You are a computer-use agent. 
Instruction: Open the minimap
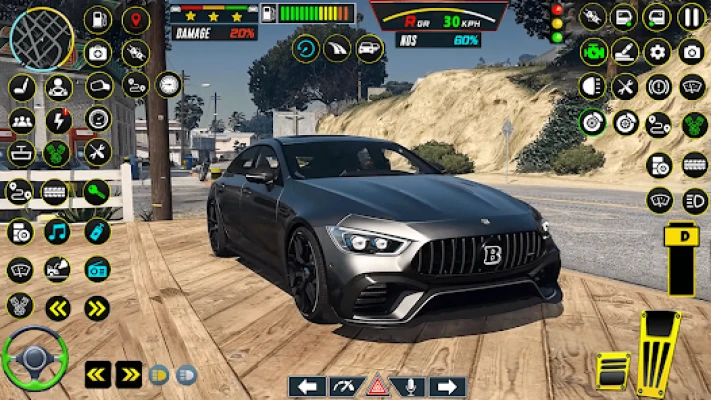pos(41,37)
